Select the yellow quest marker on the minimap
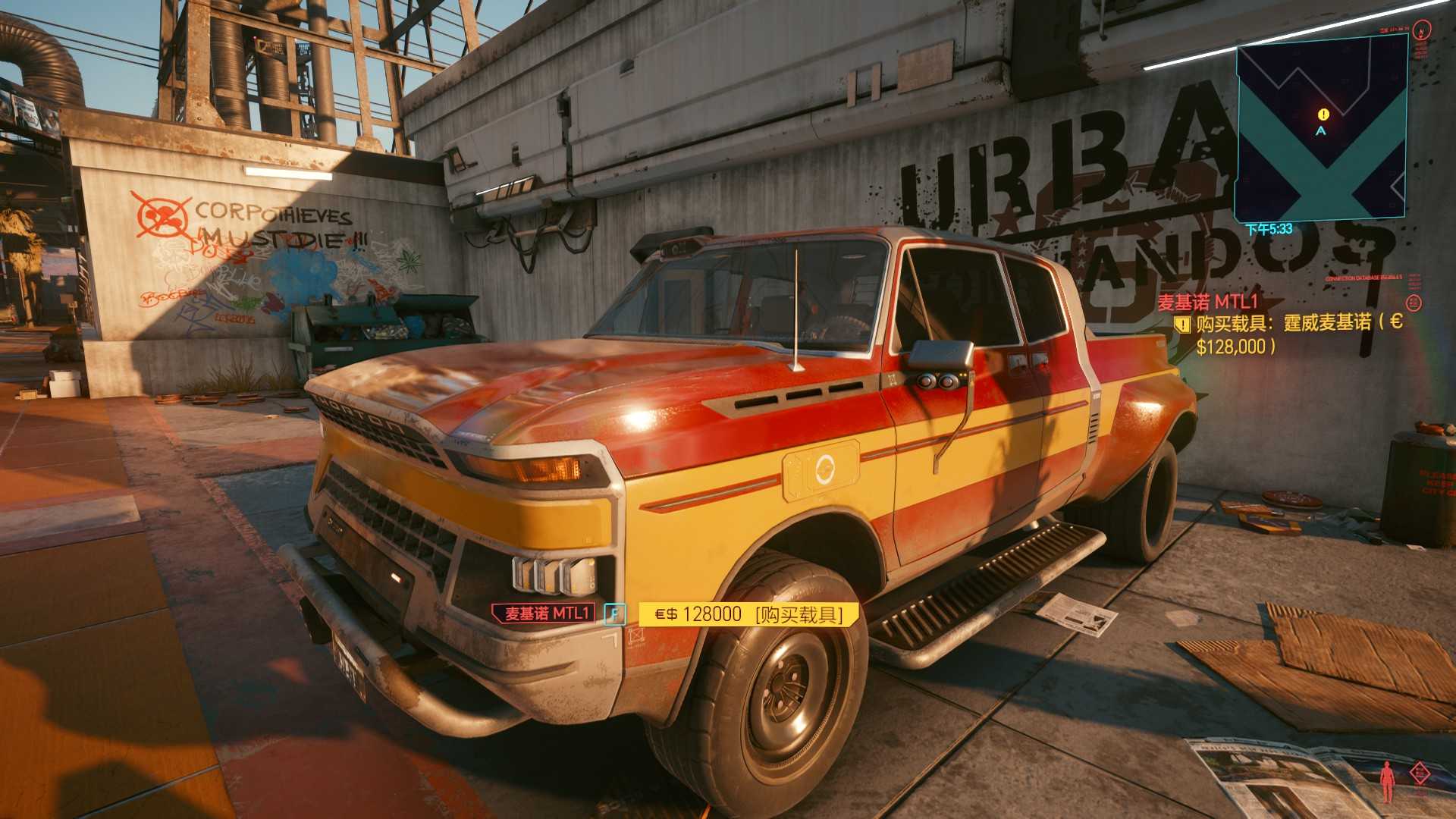This screenshot has height=819, width=1456. 1323,115
